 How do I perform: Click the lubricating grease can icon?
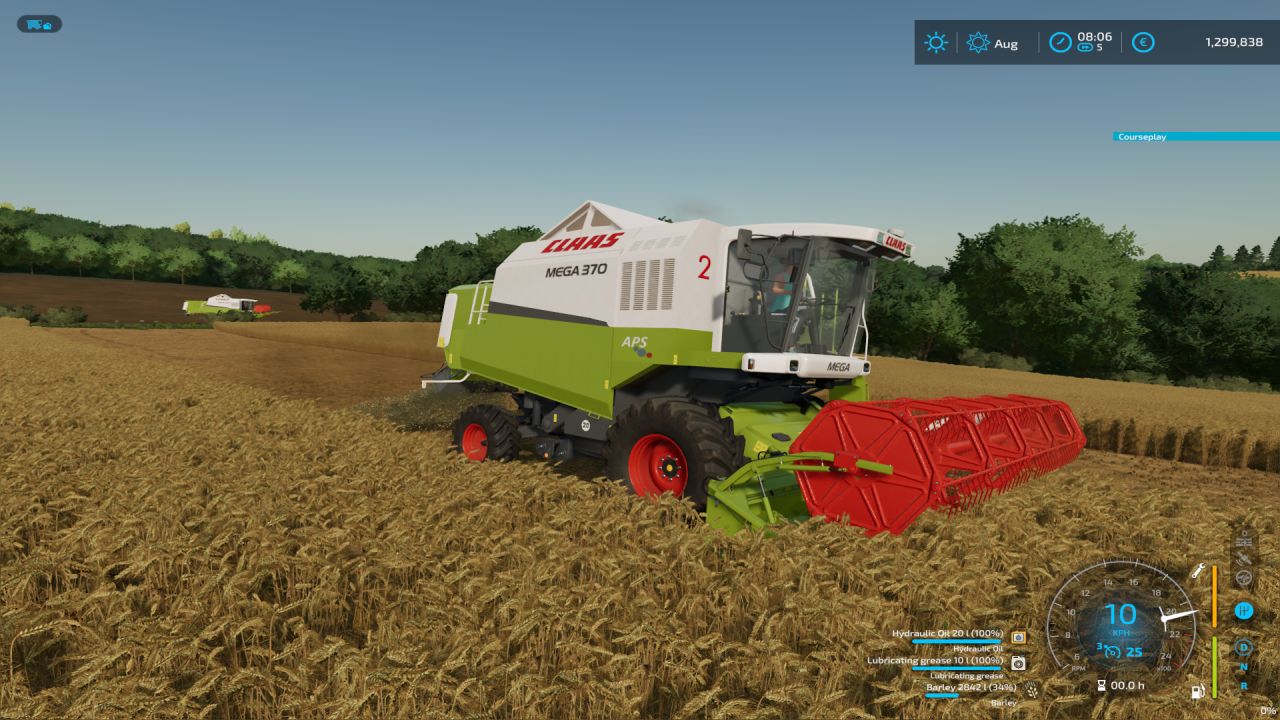click(1017, 662)
